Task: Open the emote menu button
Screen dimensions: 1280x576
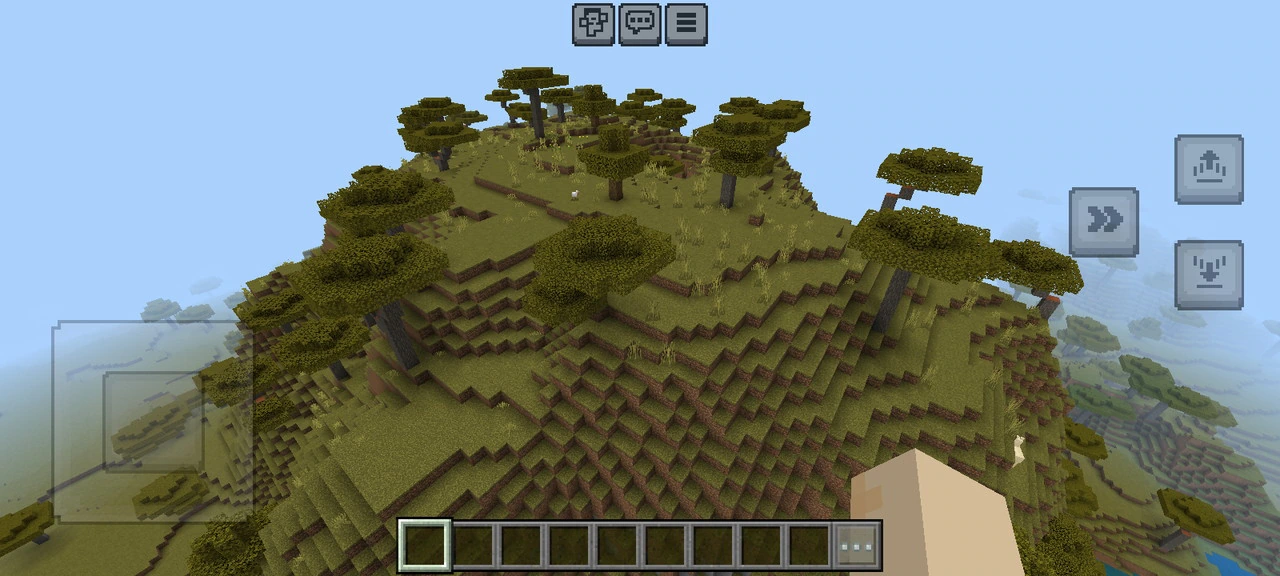Action: [593, 24]
